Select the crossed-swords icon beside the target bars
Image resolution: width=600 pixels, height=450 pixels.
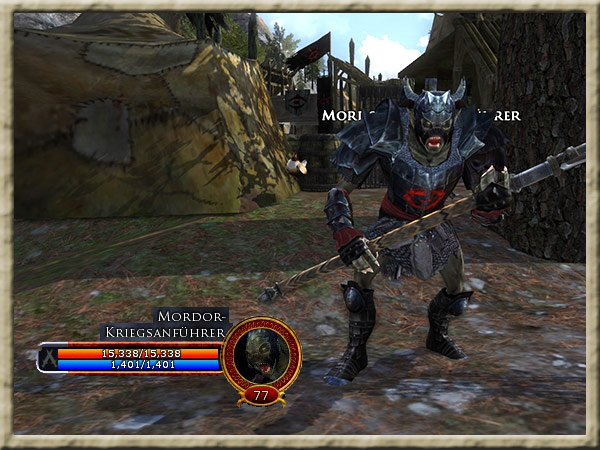click(x=47, y=358)
